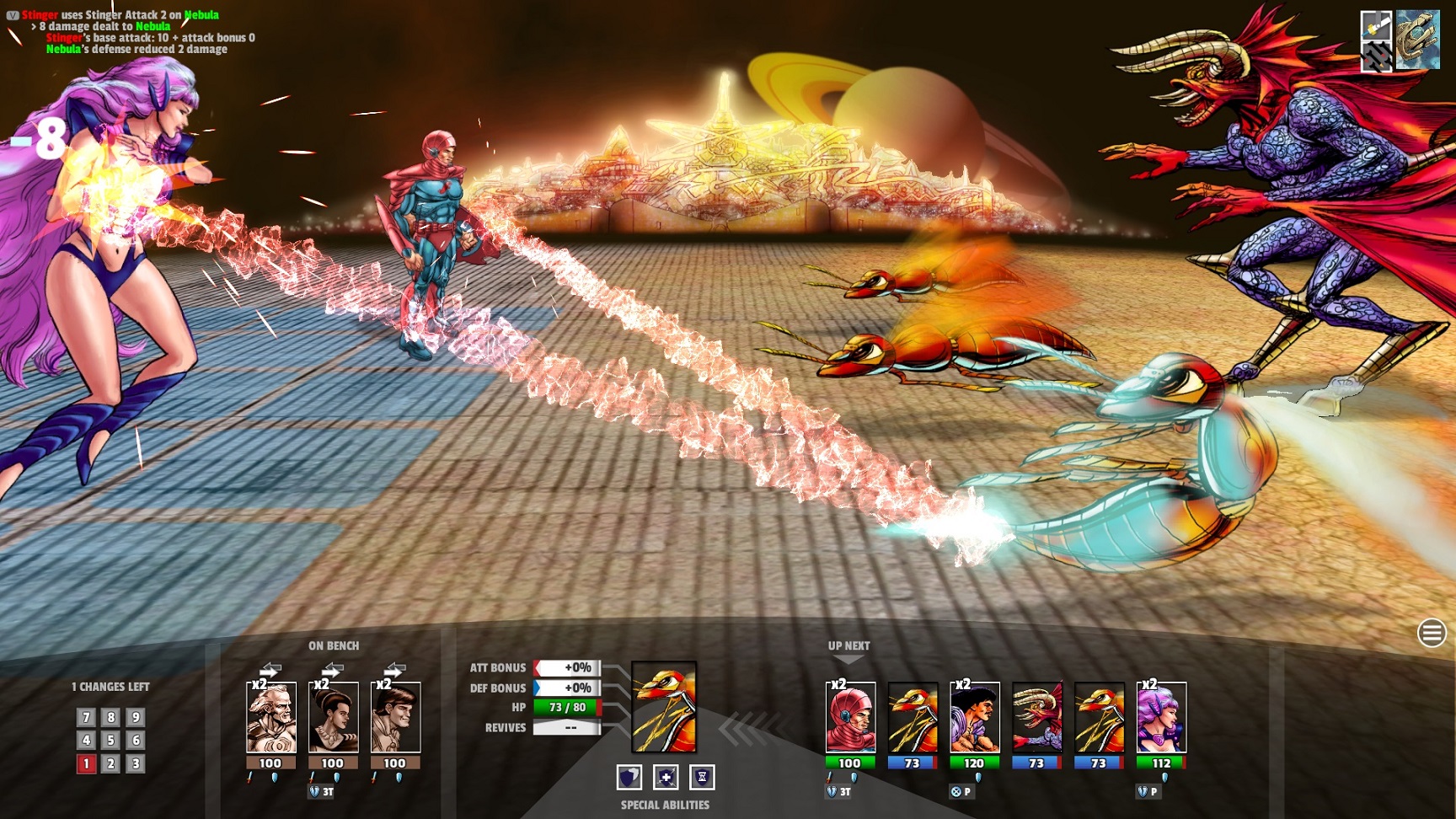Select the highlighted red number 1 tile
The height and width of the screenshot is (819, 1456).
point(86,763)
